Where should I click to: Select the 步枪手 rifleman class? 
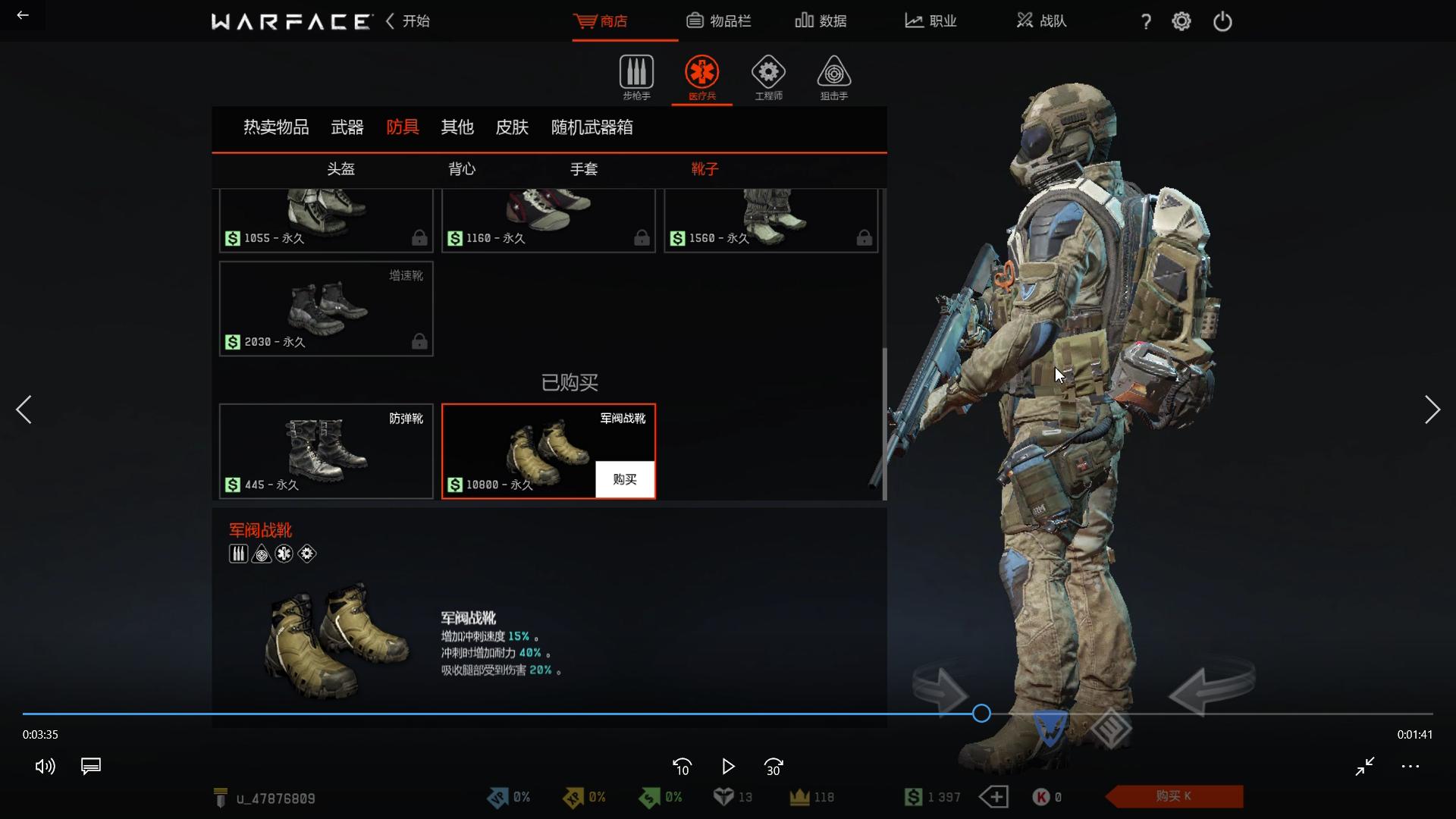click(636, 77)
